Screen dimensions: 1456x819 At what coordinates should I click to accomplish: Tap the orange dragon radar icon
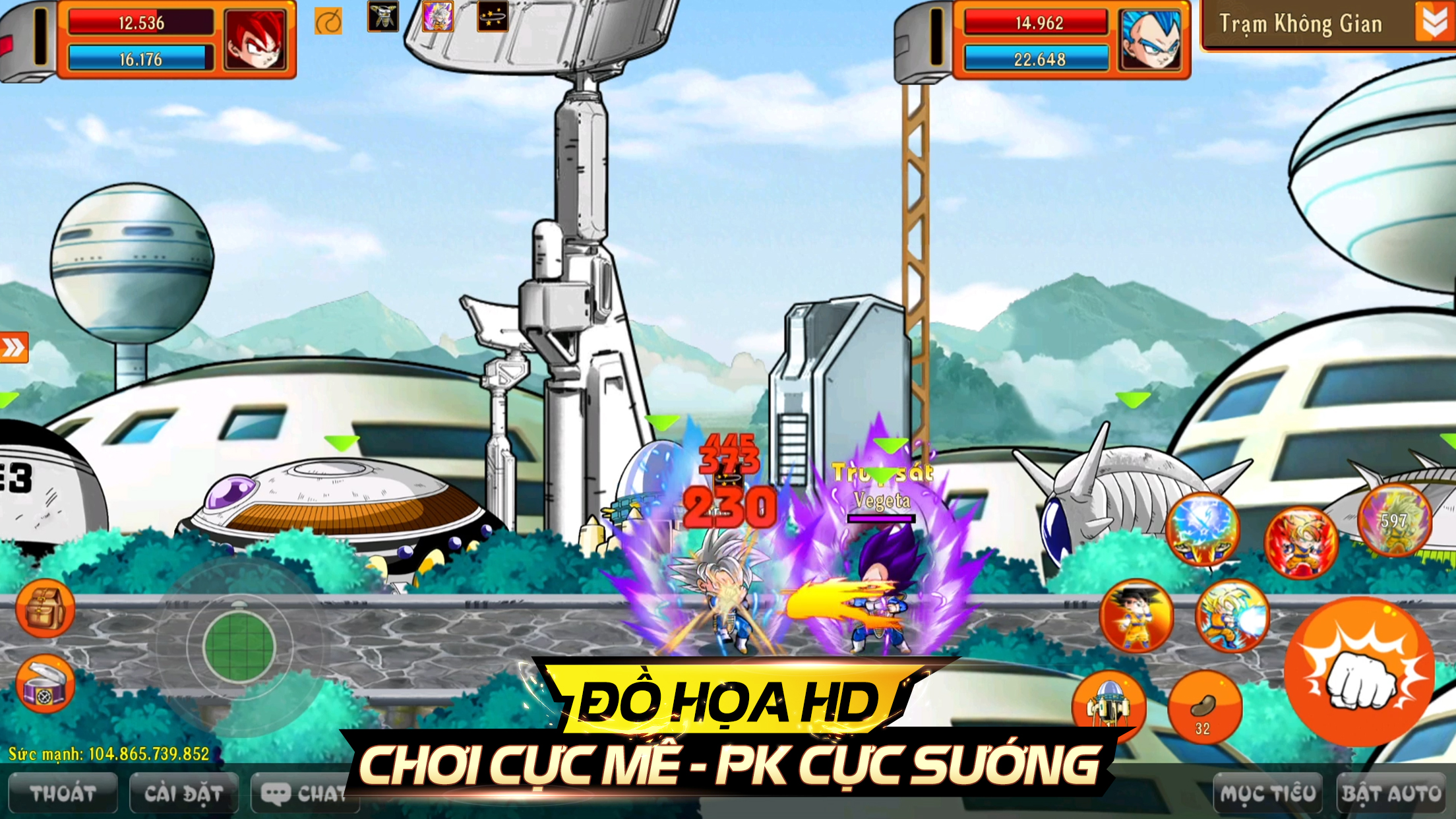pyautogui.click(x=328, y=22)
